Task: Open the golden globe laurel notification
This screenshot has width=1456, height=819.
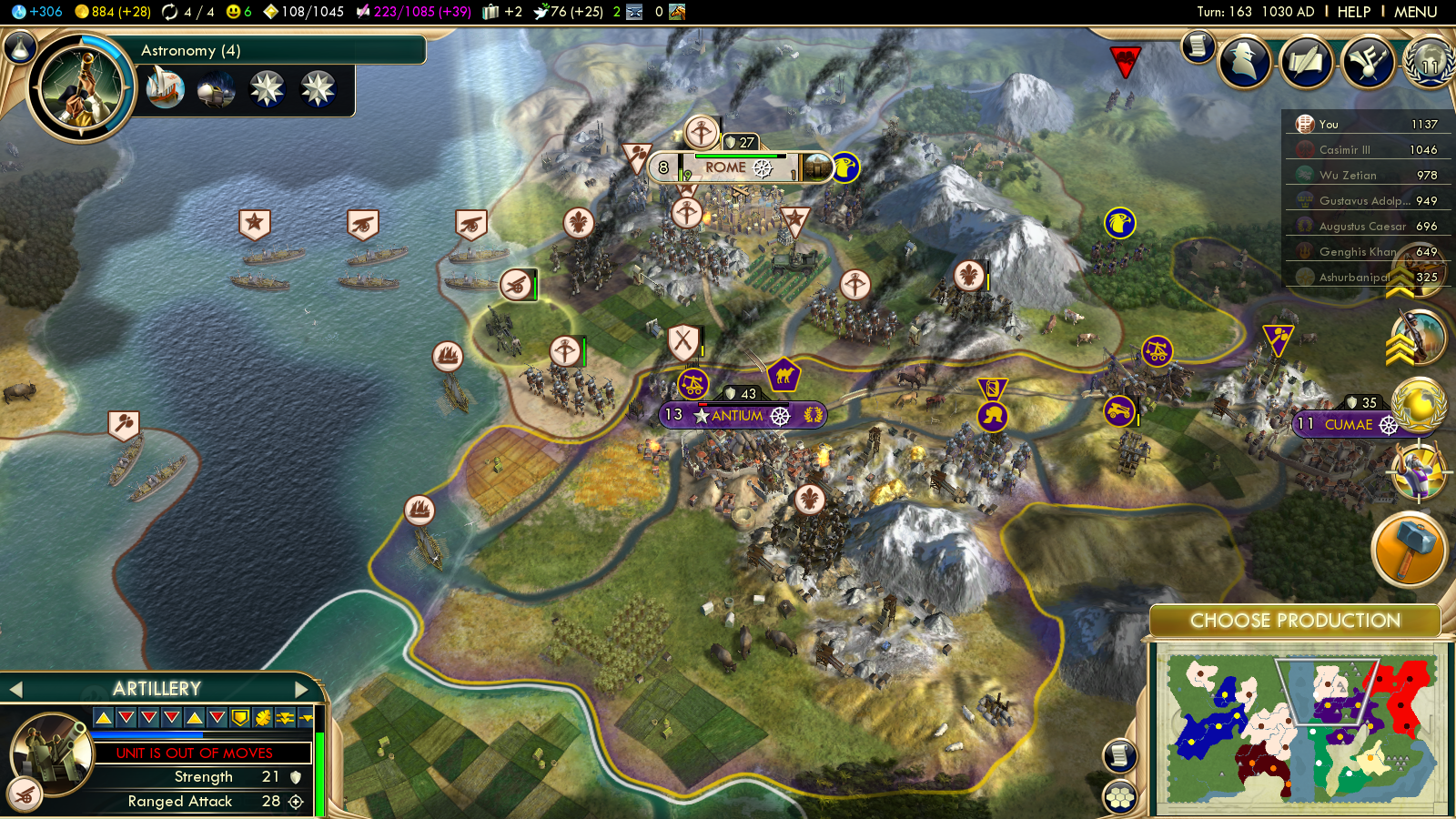Action: pos(1419,404)
